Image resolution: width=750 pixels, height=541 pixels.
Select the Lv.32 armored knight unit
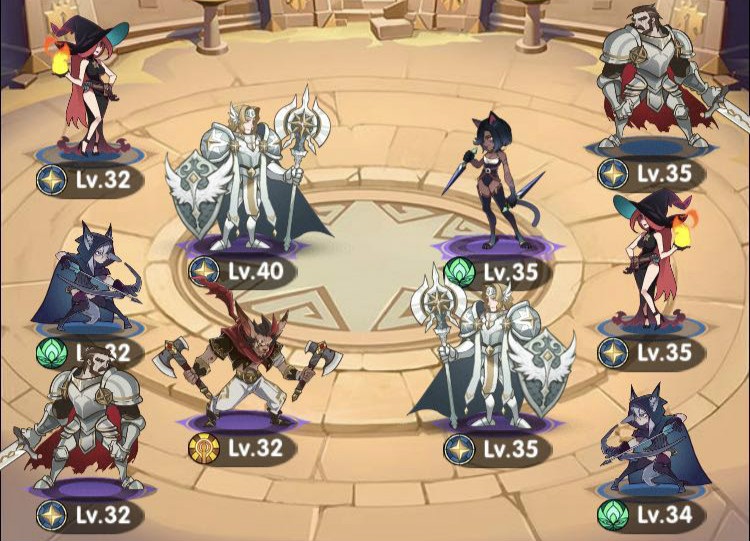click(x=85, y=425)
